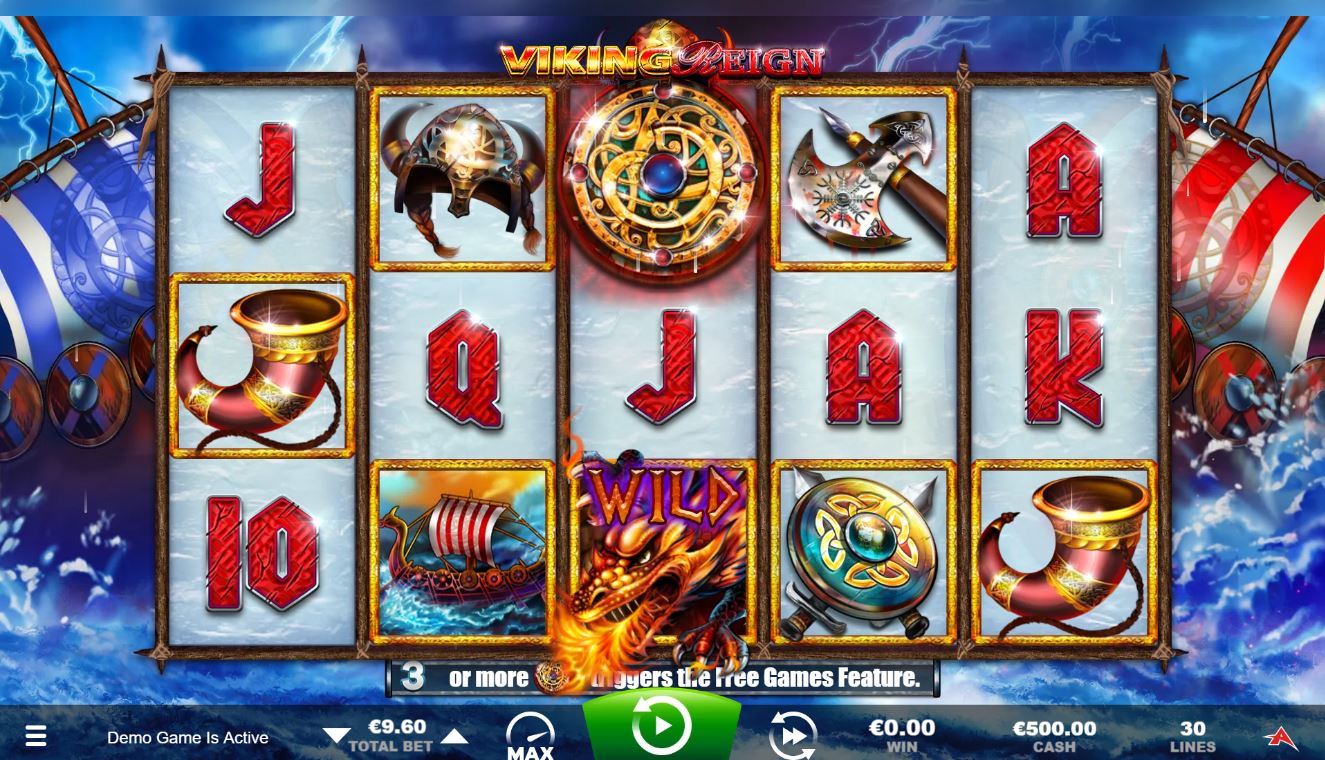The height and width of the screenshot is (760, 1325).
Task: Click the Viking ship symbol on reel two
Action: coord(460,555)
